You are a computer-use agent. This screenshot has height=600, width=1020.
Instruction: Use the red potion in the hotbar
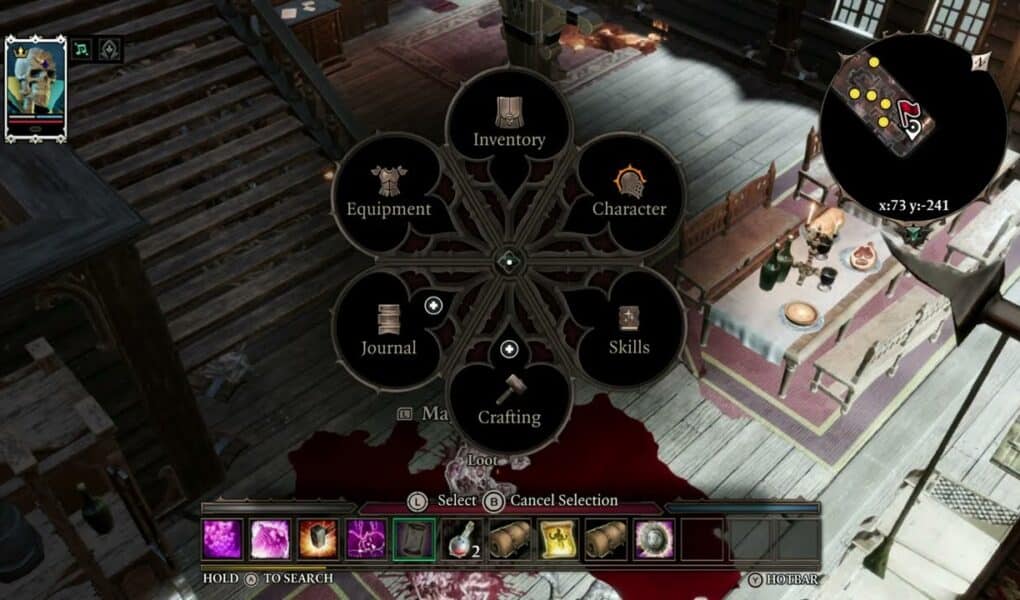click(x=461, y=540)
